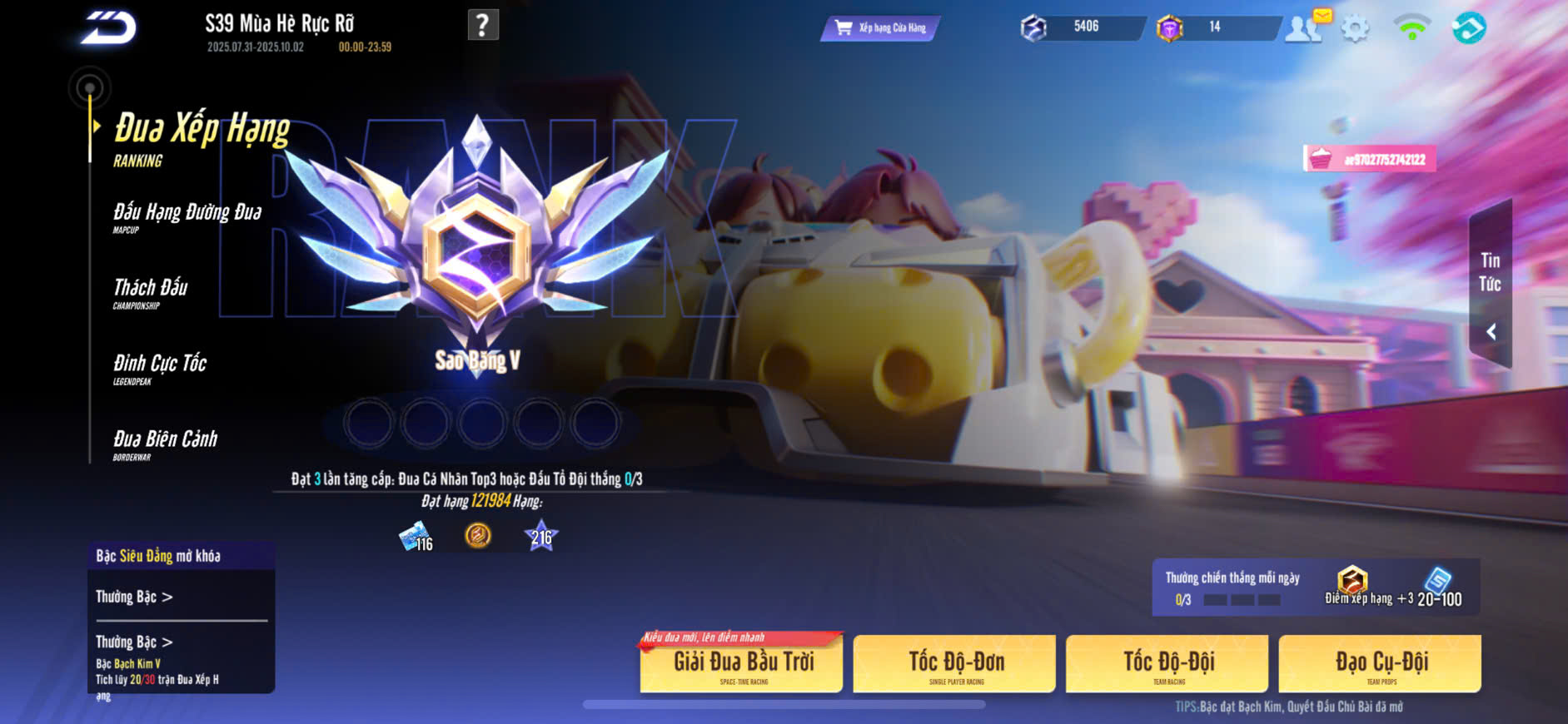Open Xếp hạng Cửa Hàng shop

pos(880,28)
